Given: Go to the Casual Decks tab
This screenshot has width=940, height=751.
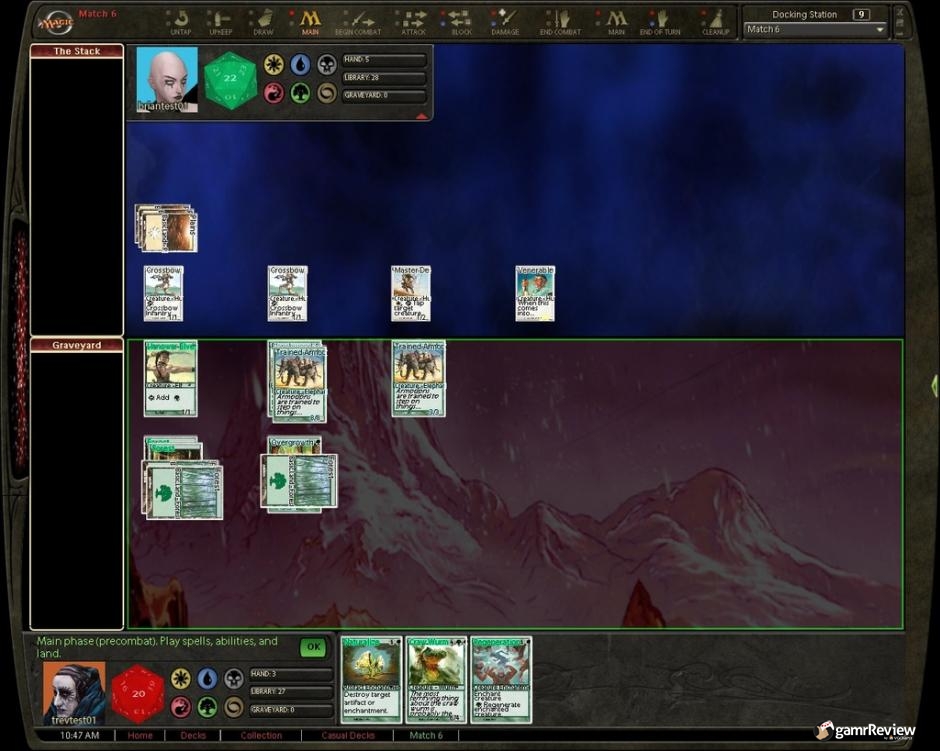Looking at the screenshot, I should (x=348, y=735).
